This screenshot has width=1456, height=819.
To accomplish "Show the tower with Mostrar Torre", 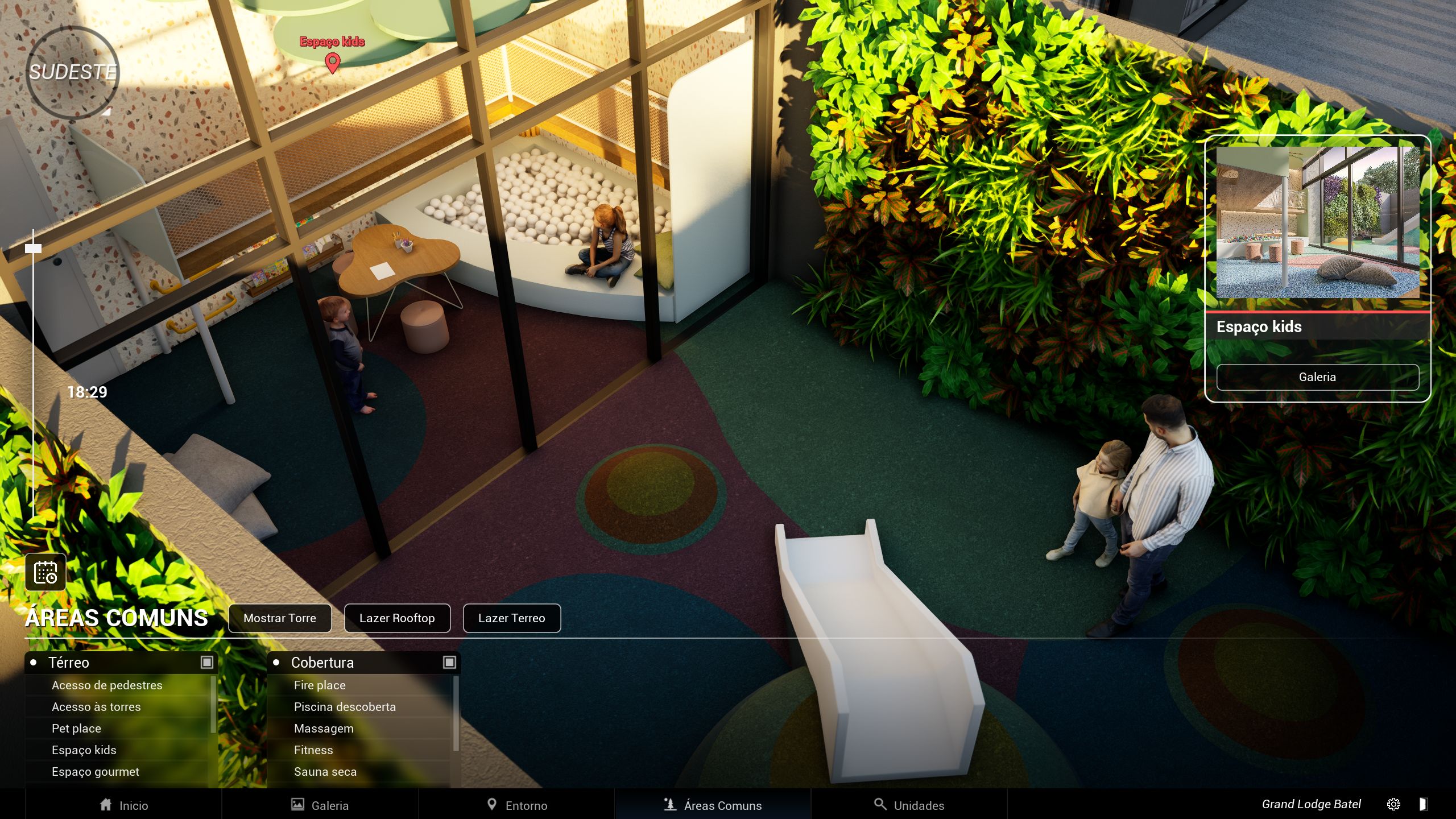I will pyautogui.click(x=279, y=618).
